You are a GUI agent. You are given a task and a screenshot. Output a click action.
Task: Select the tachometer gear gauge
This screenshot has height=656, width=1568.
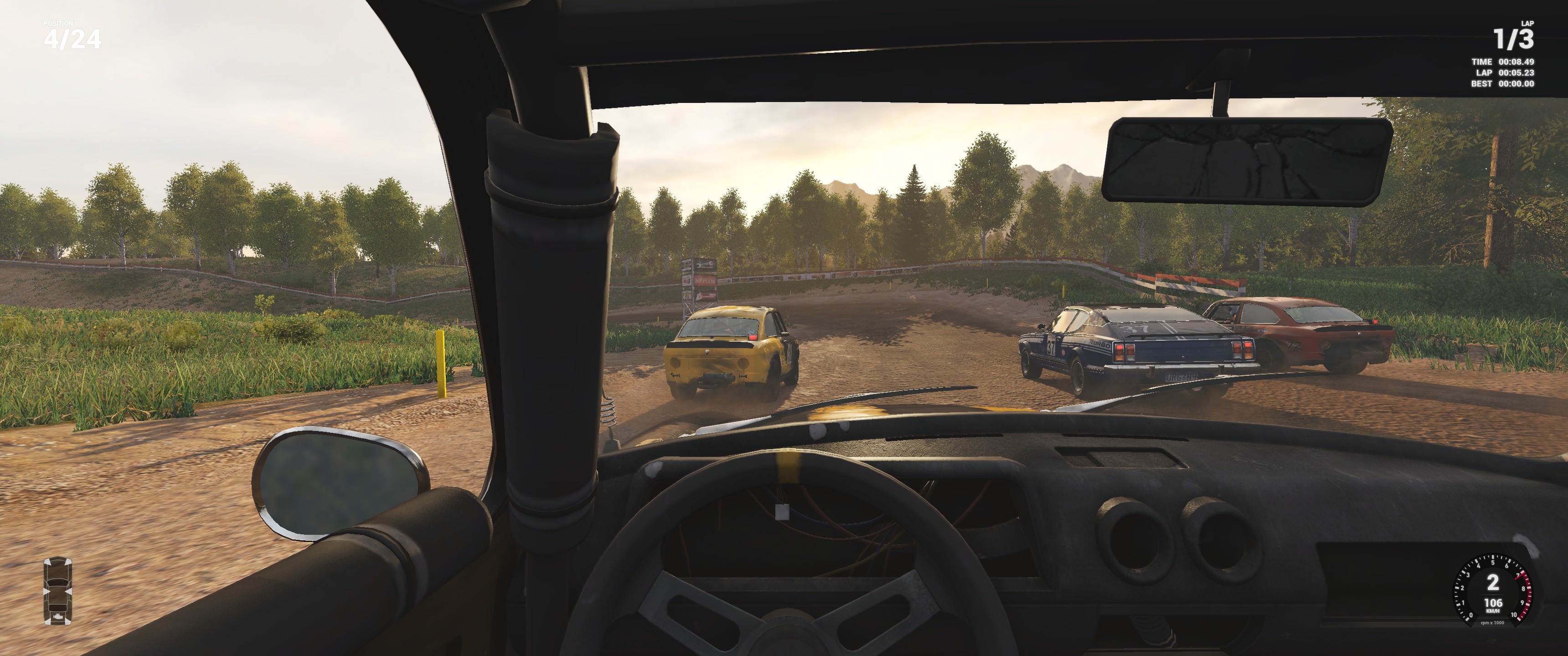pos(1492,589)
